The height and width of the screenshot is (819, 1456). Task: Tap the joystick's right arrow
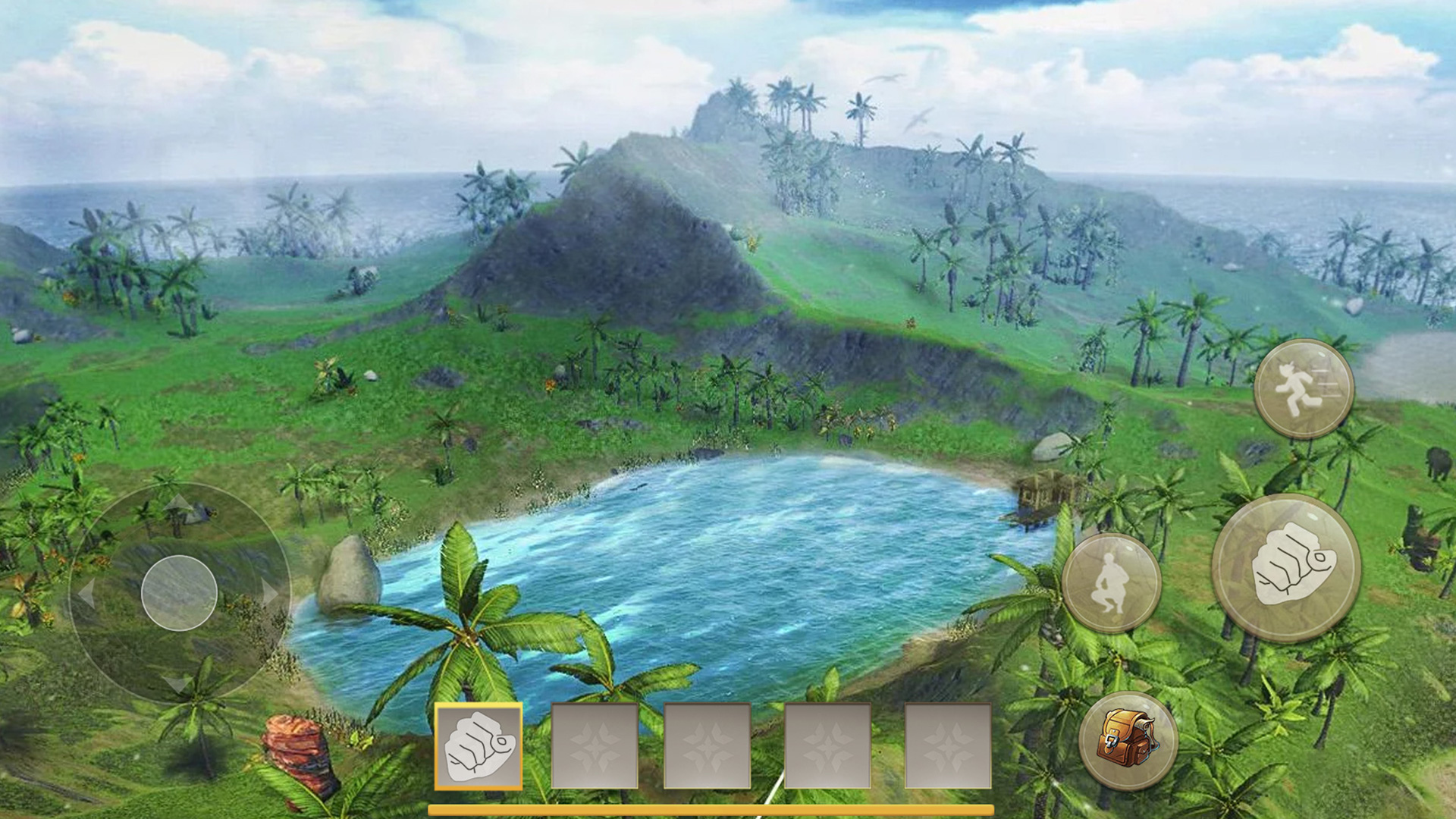269,592
